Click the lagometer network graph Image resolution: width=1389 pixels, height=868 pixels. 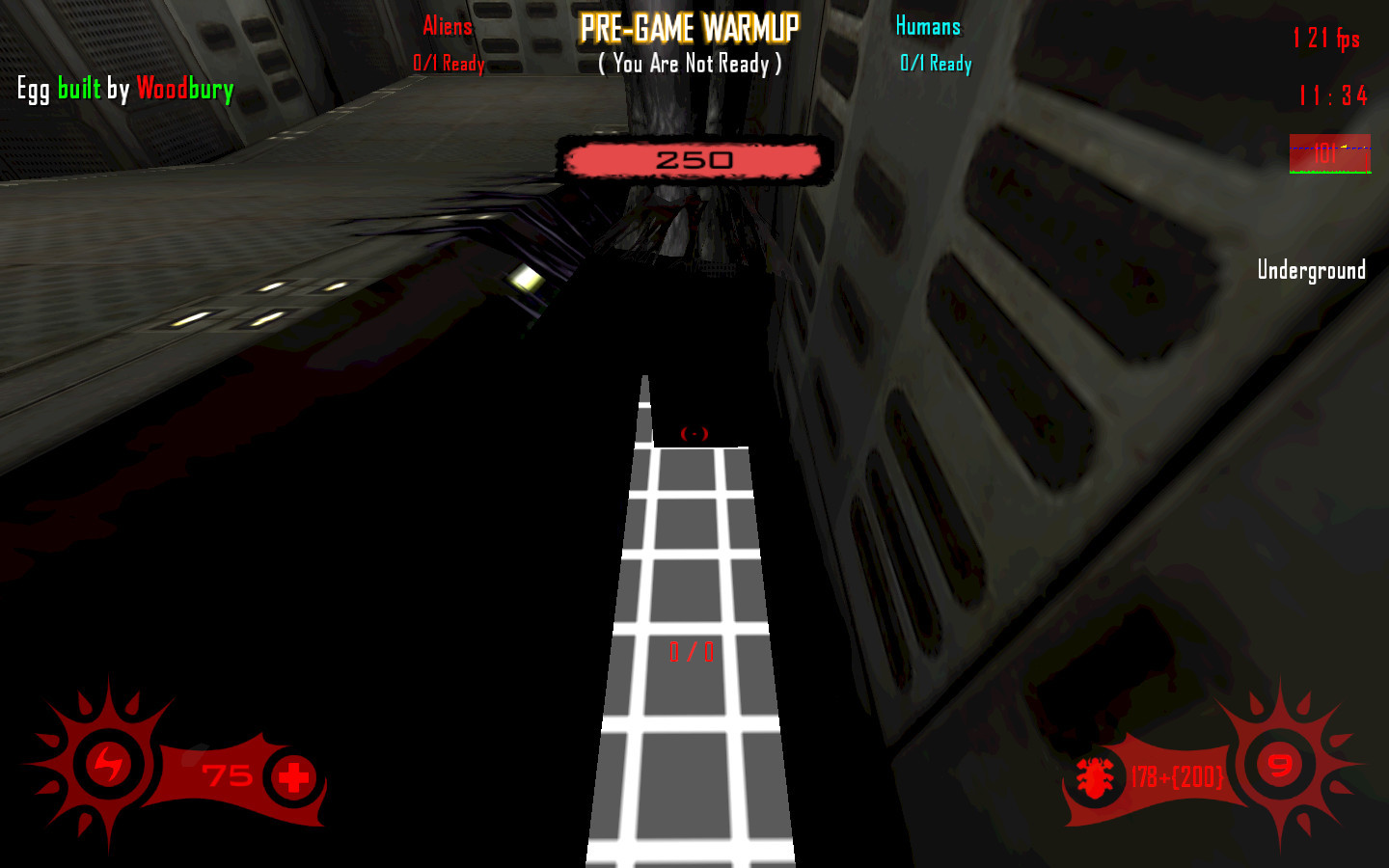click(x=1330, y=154)
